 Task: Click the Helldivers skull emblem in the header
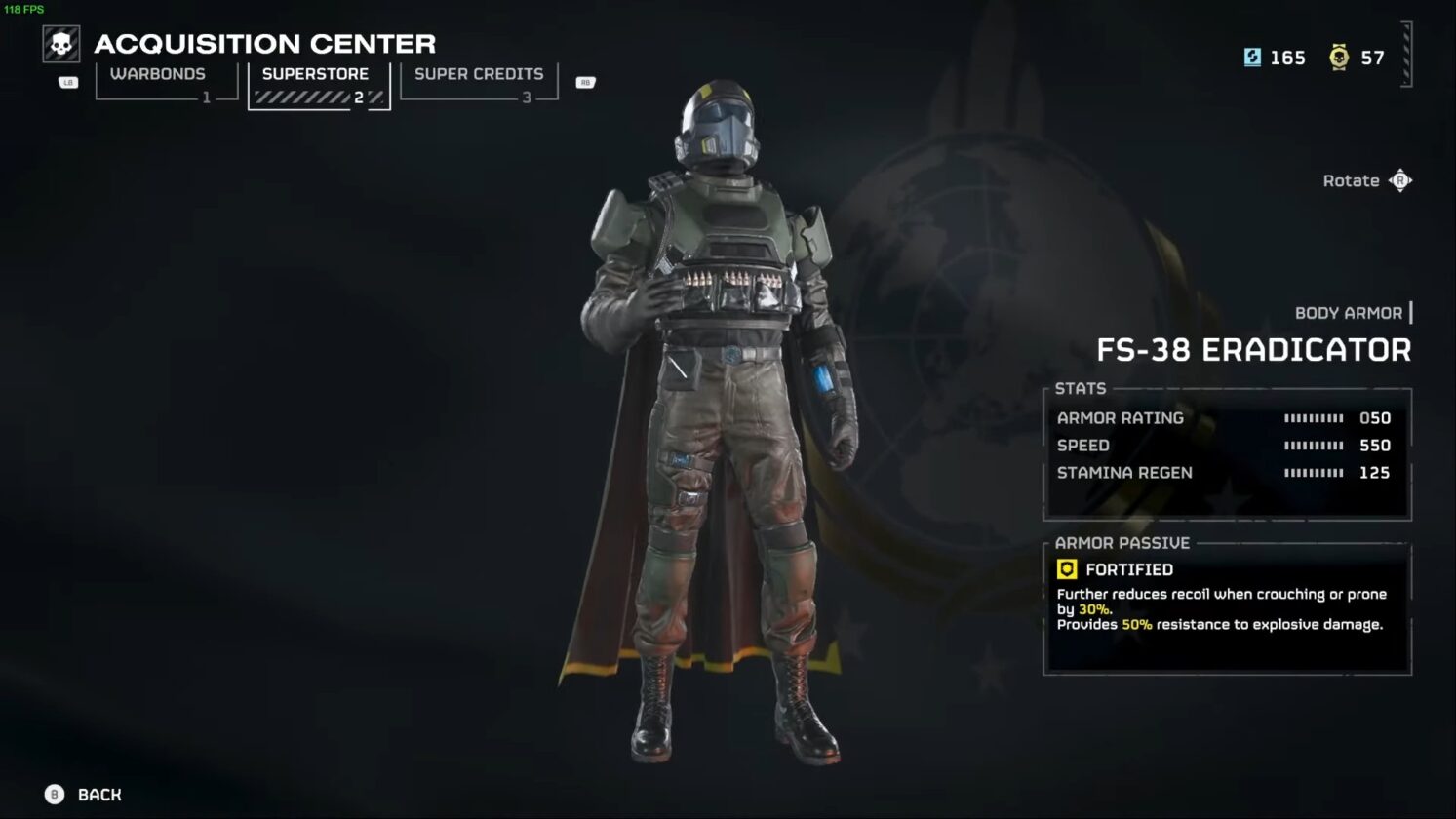click(x=60, y=44)
